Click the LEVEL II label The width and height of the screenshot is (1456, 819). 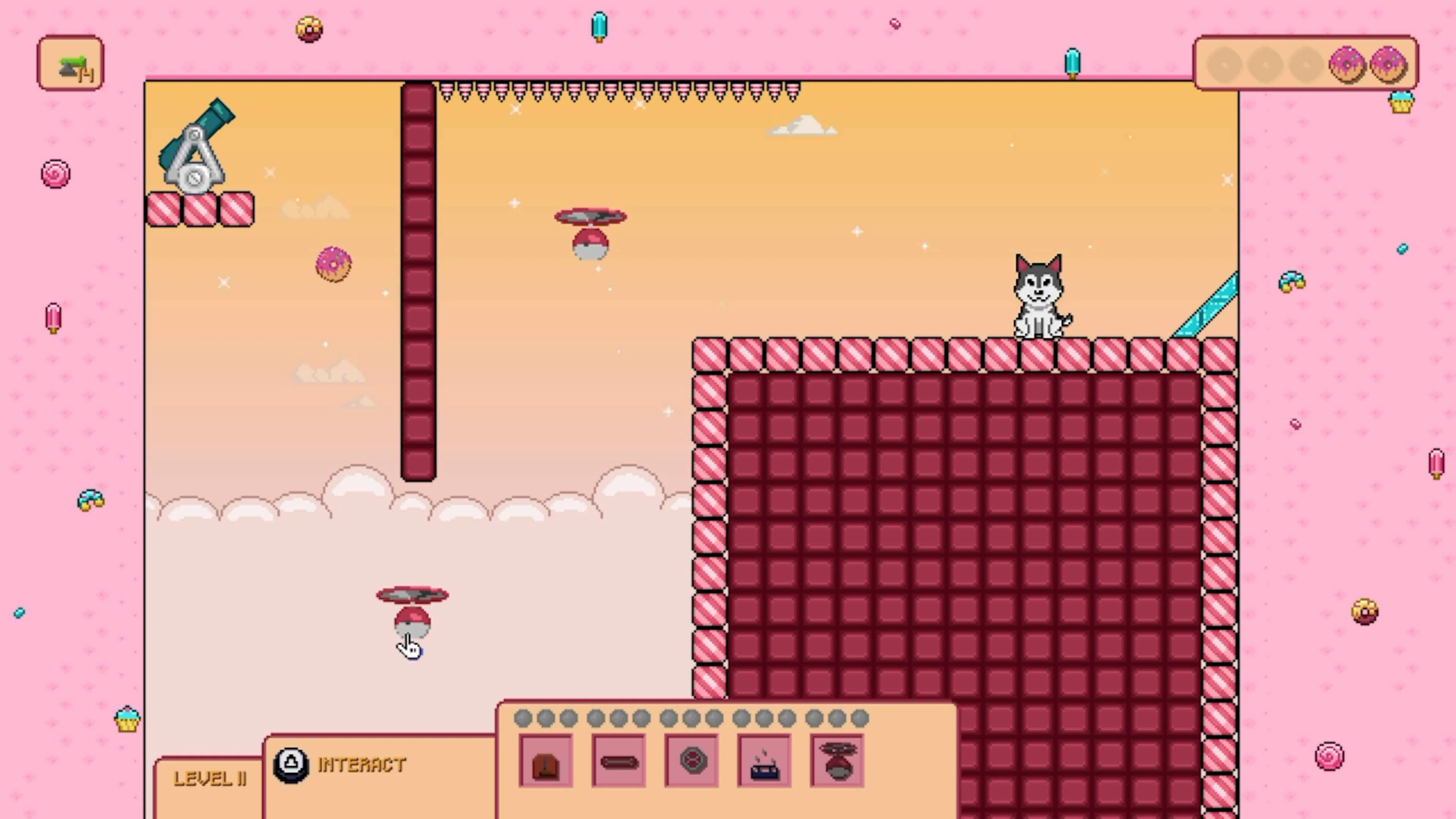(x=210, y=779)
